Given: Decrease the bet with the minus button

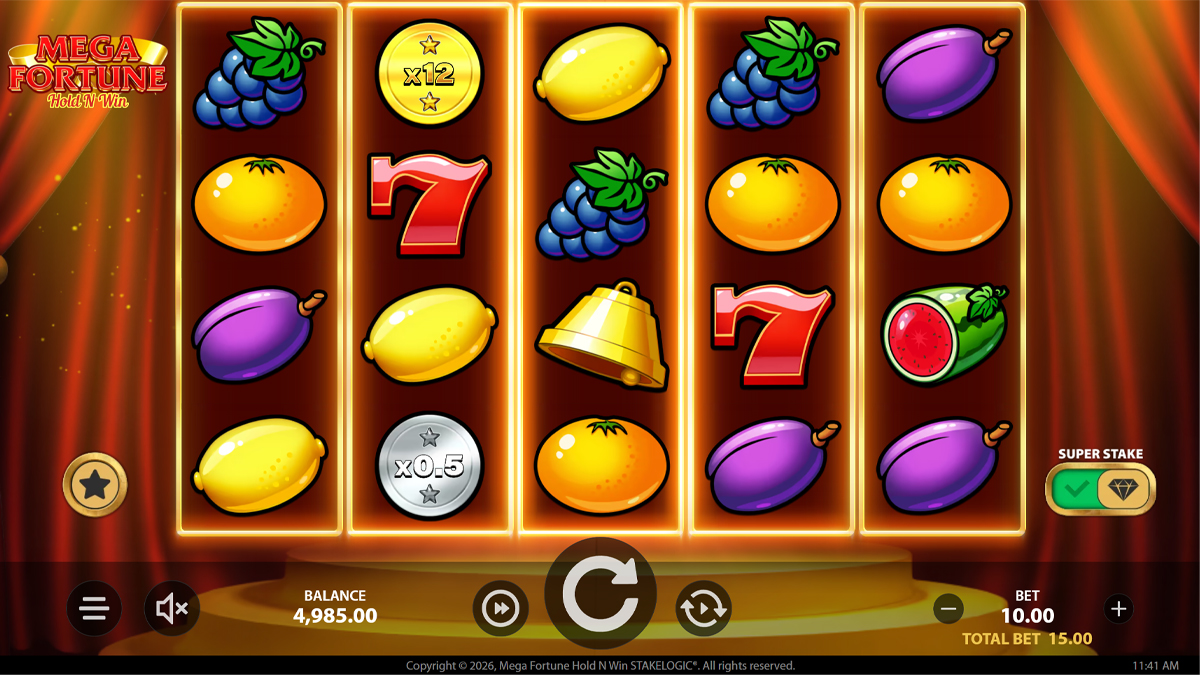Looking at the screenshot, I should 949,608.
